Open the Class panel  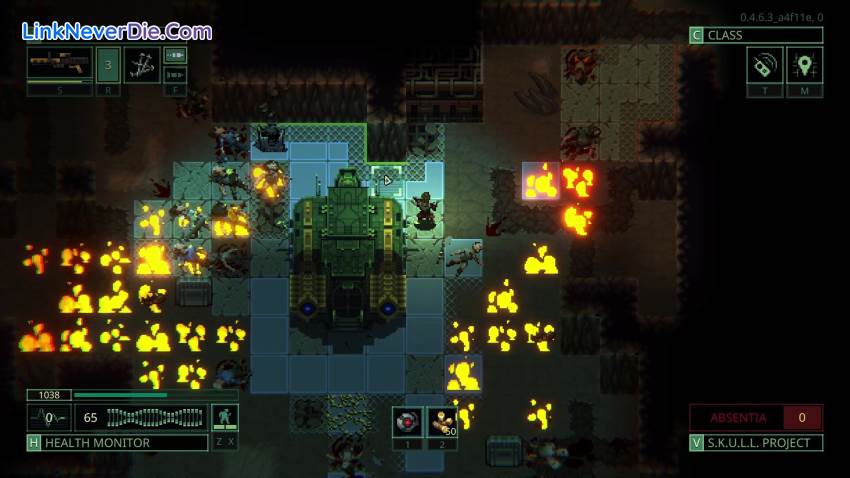click(x=756, y=35)
